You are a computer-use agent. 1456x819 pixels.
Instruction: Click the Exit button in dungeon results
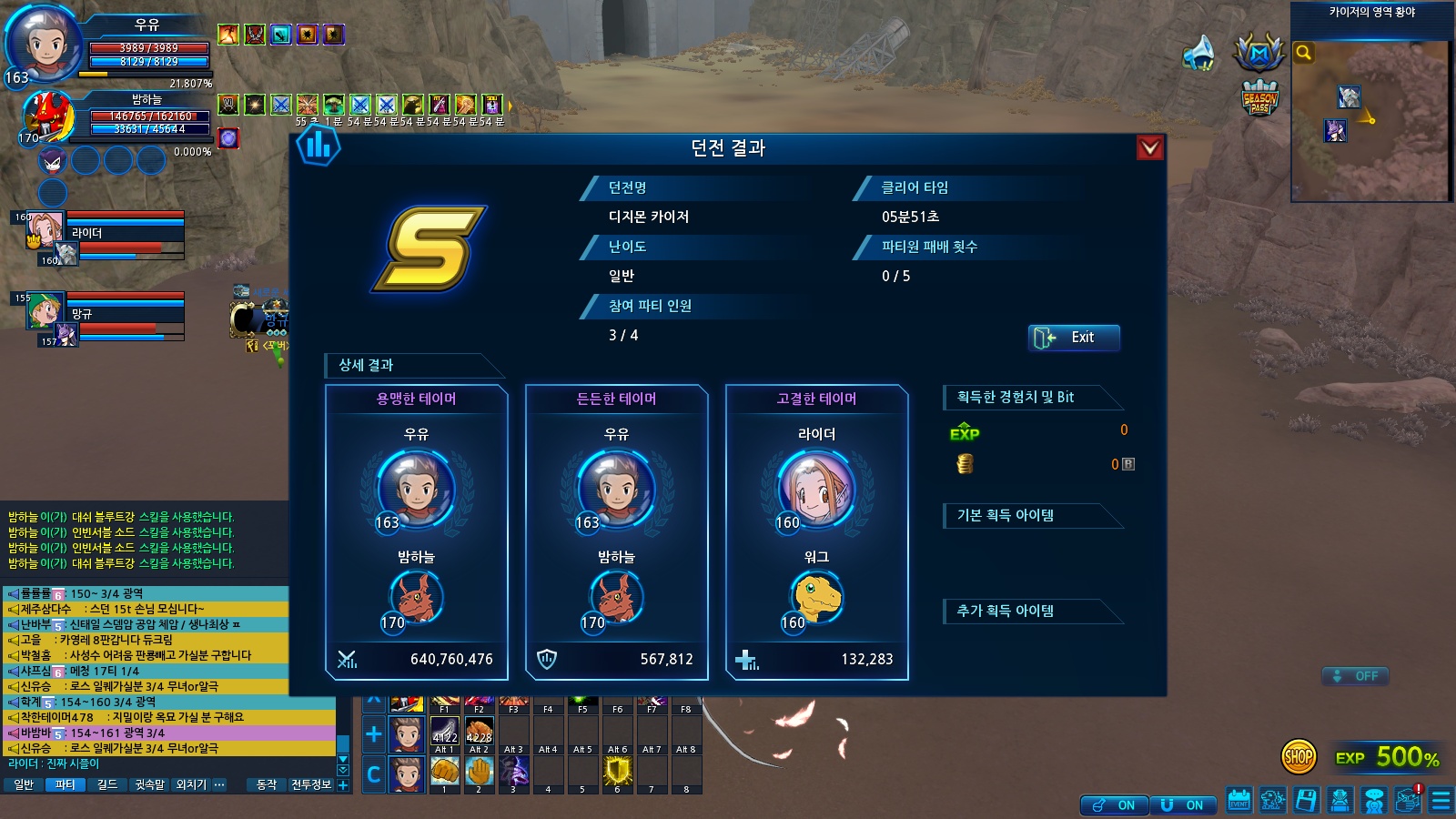1074,338
